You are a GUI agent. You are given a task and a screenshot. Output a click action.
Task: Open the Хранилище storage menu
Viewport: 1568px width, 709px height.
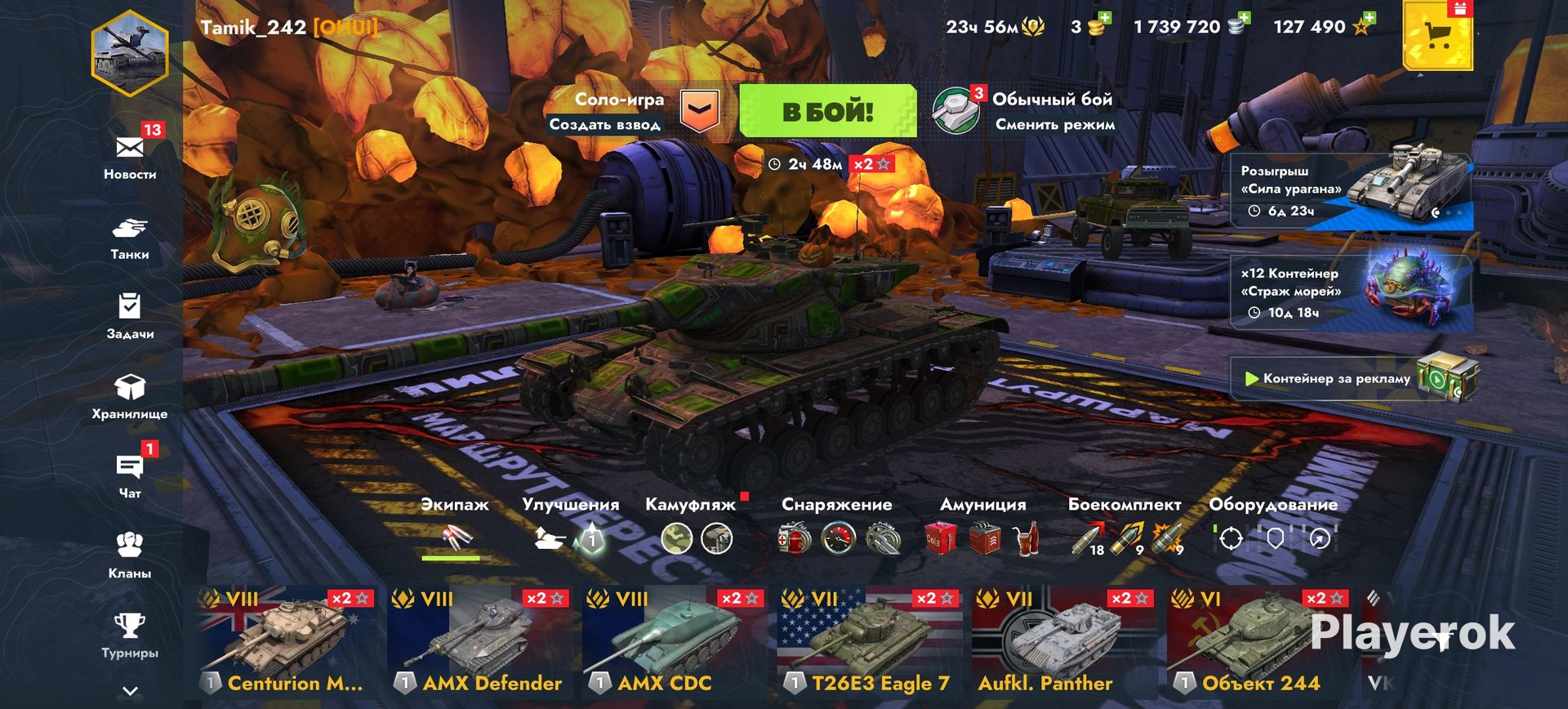(130, 395)
